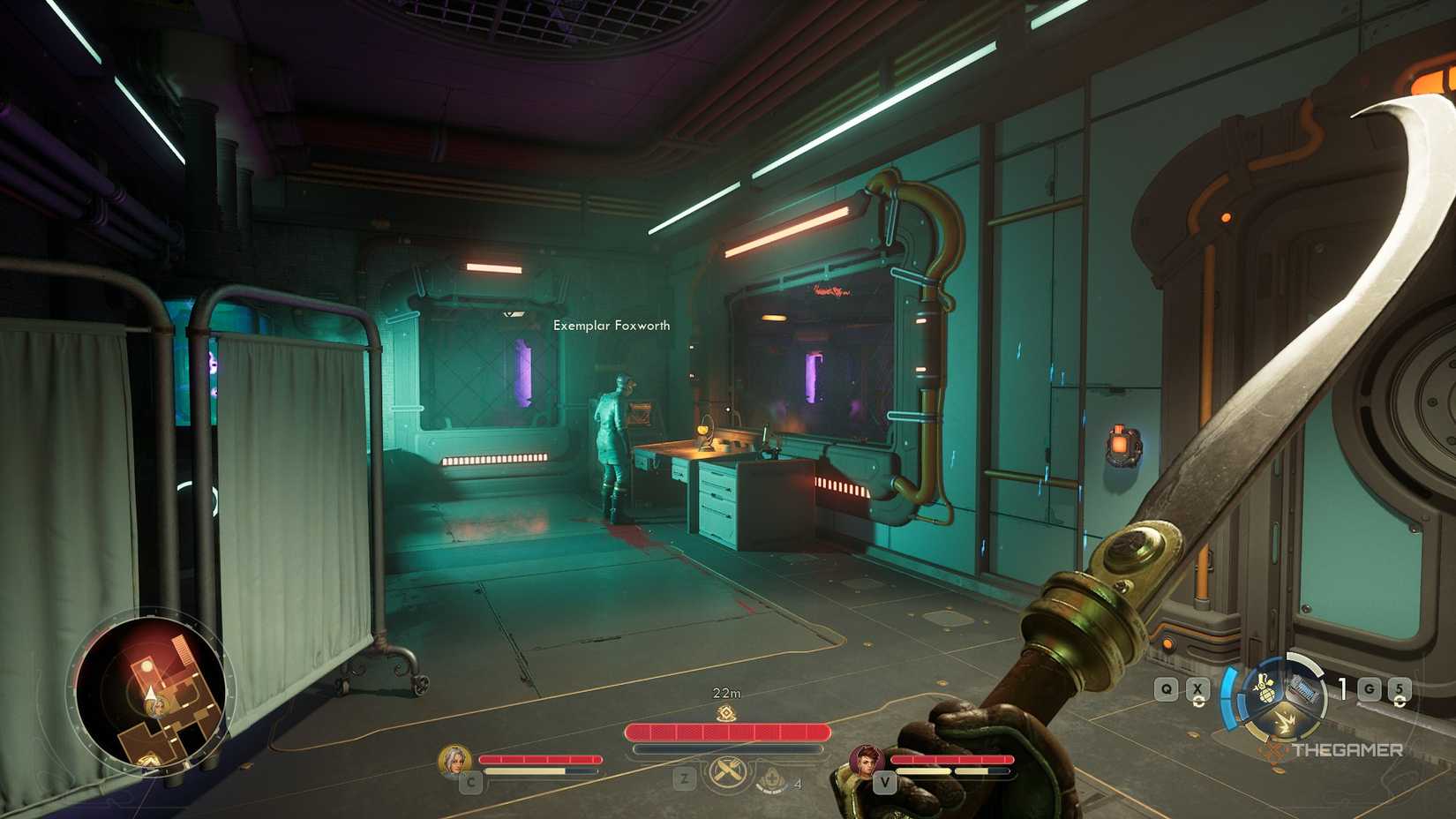Click the reload arrow icon beneath the X prompt

1198,703
